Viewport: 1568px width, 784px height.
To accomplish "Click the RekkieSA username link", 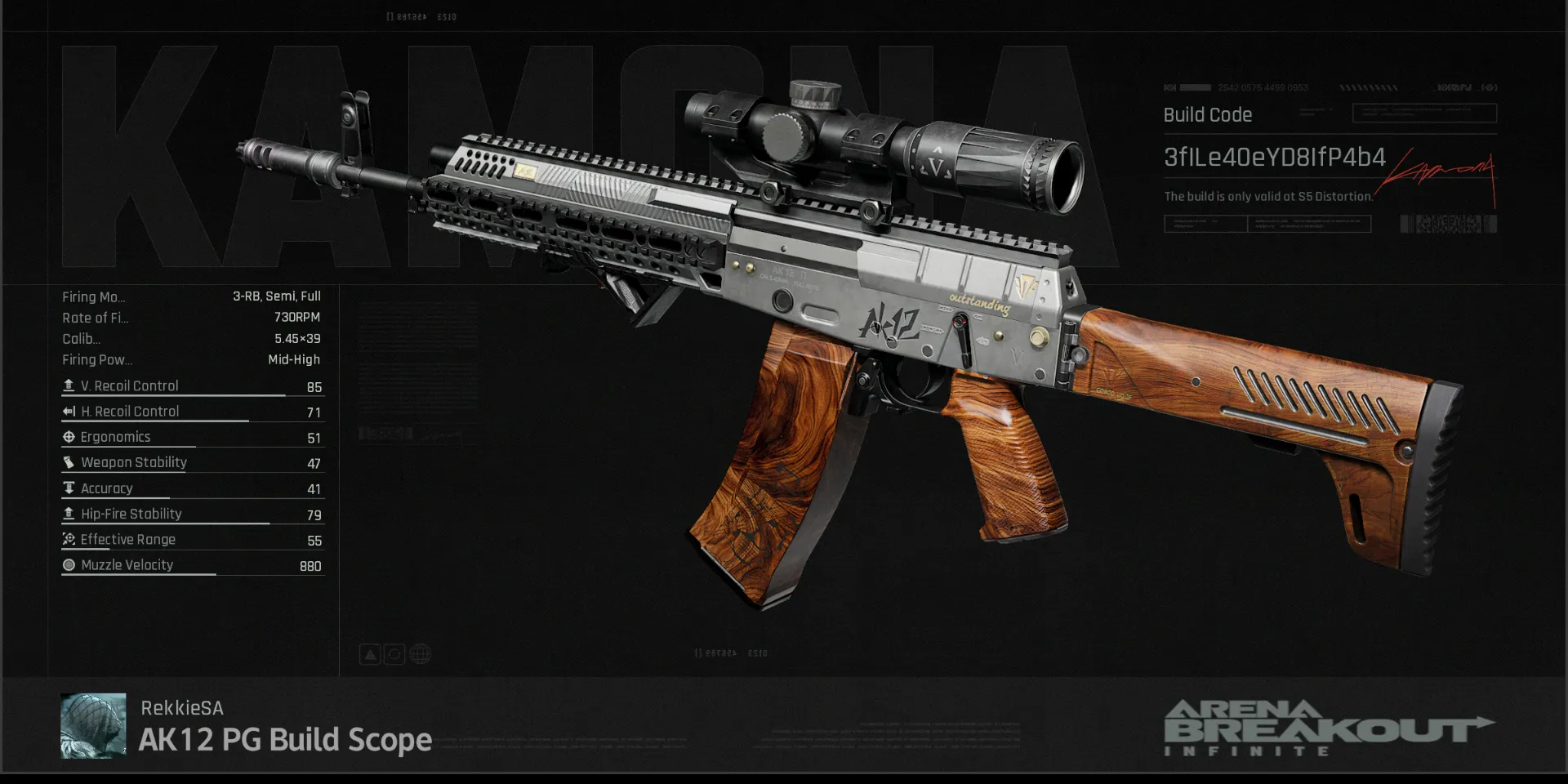I will [181, 708].
